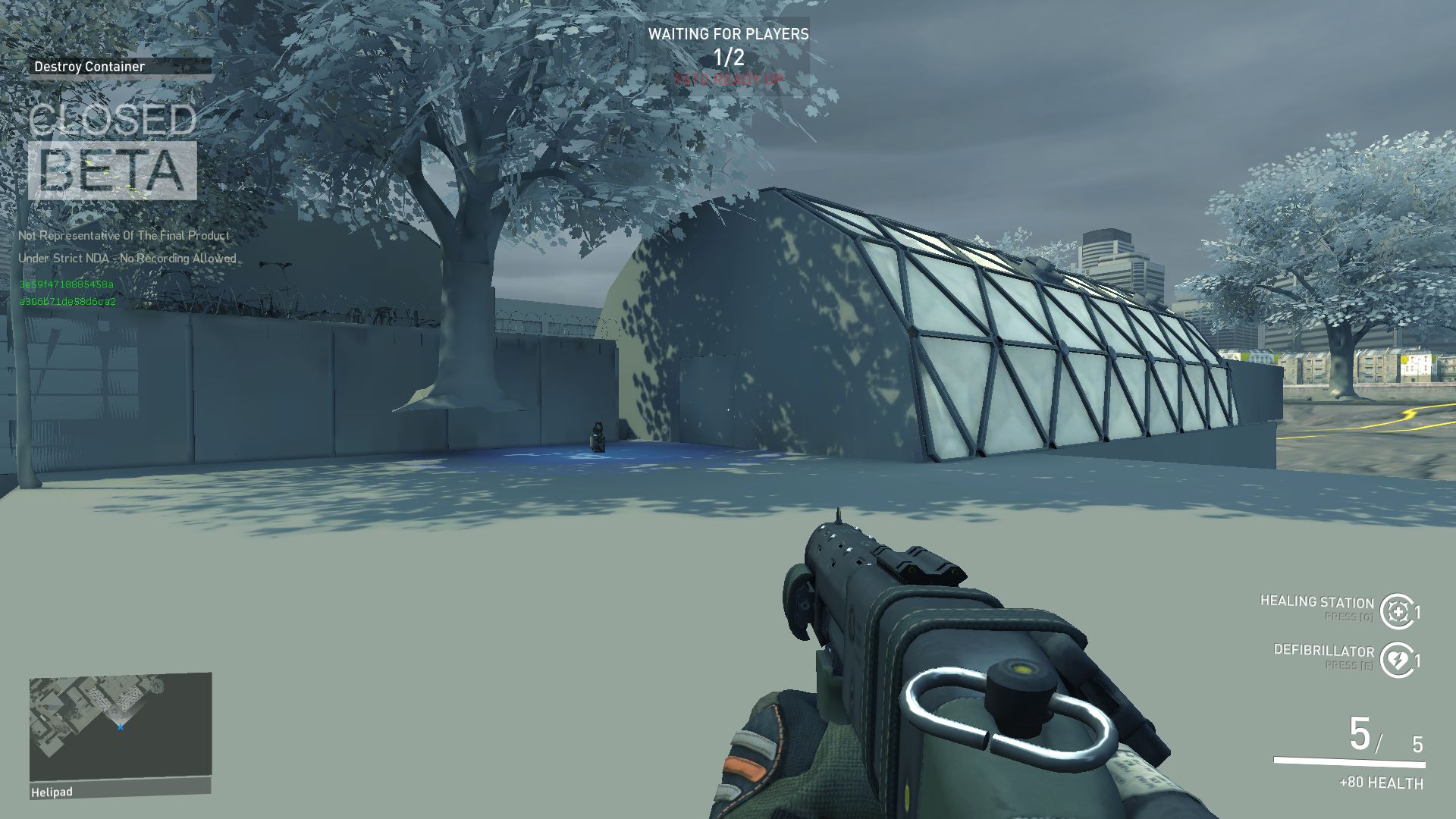This screenshot has height=819, width=1456.
Task: Click the Helipad minimap
Action: (121, 726)
